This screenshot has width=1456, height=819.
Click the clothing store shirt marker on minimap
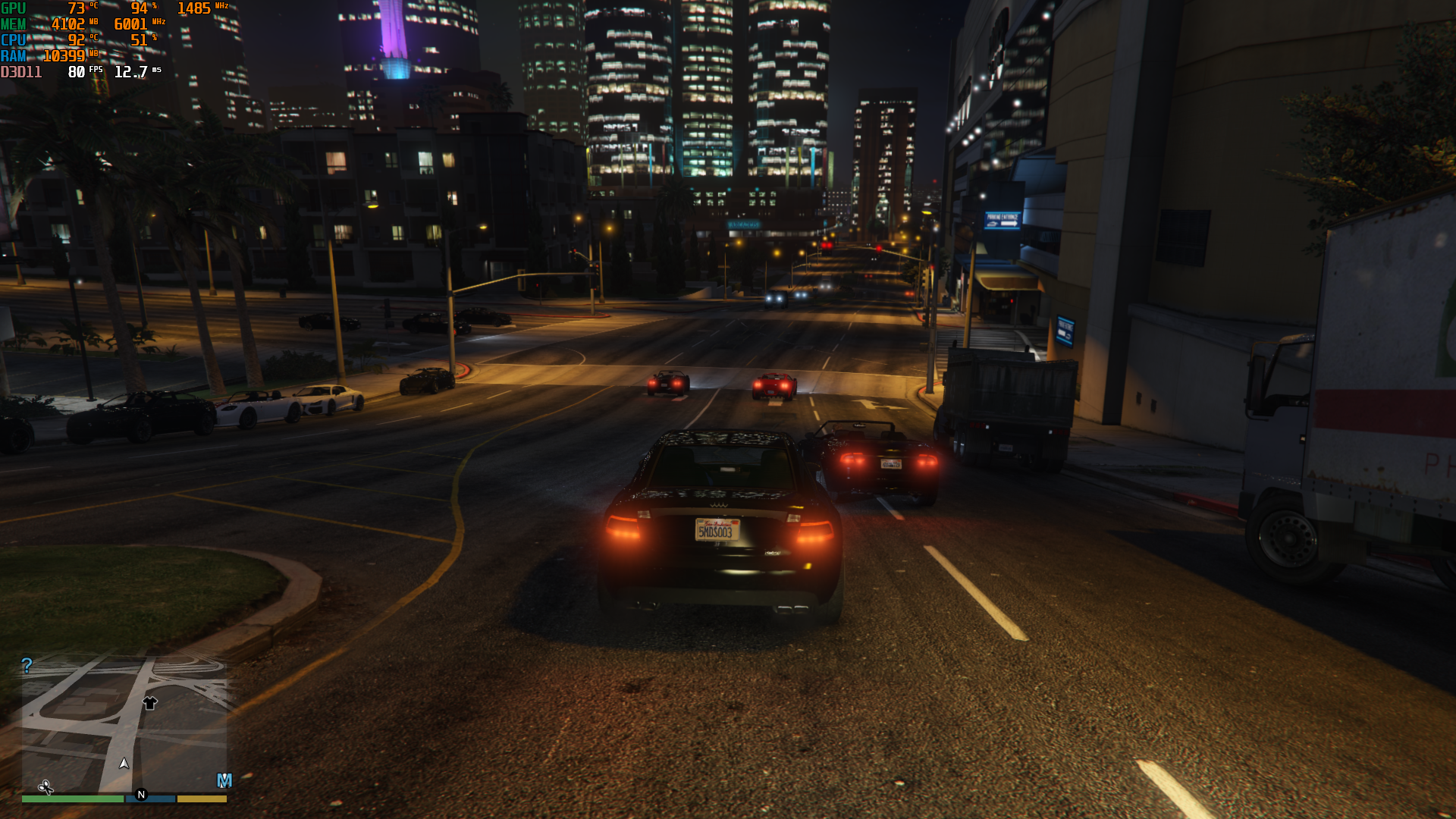pos(149,703)
